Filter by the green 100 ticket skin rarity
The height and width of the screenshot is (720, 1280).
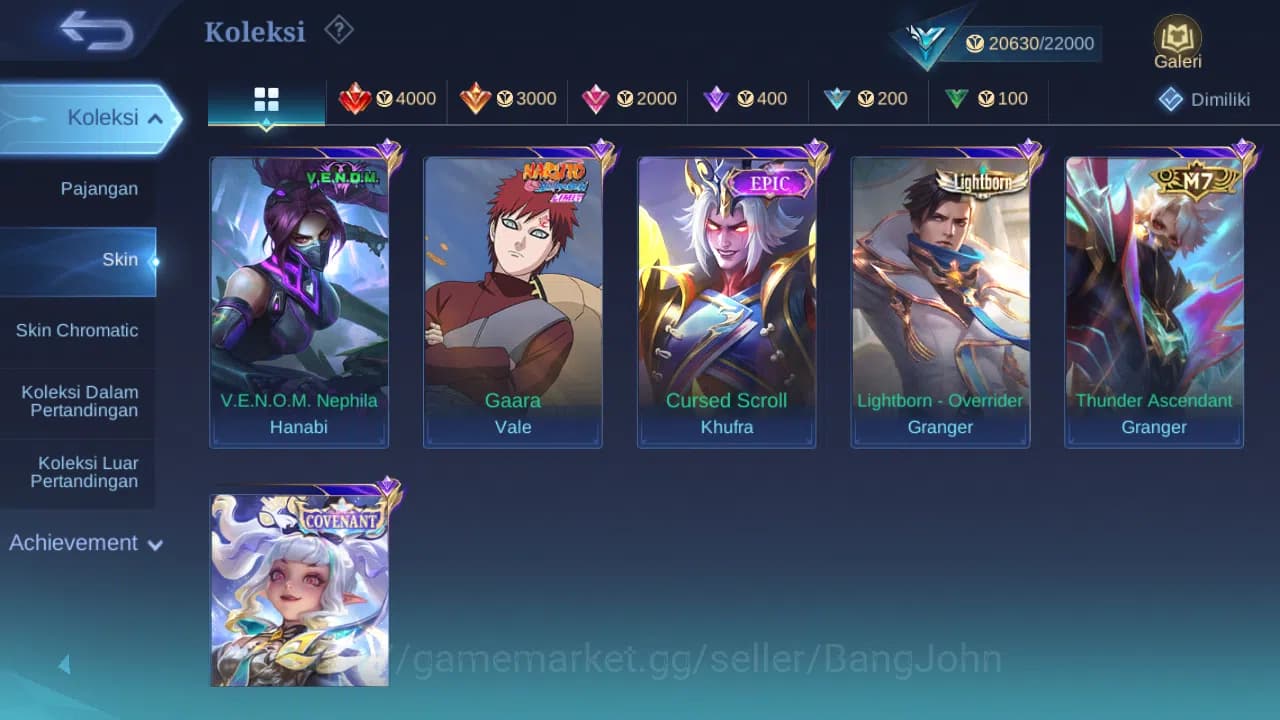989,98
